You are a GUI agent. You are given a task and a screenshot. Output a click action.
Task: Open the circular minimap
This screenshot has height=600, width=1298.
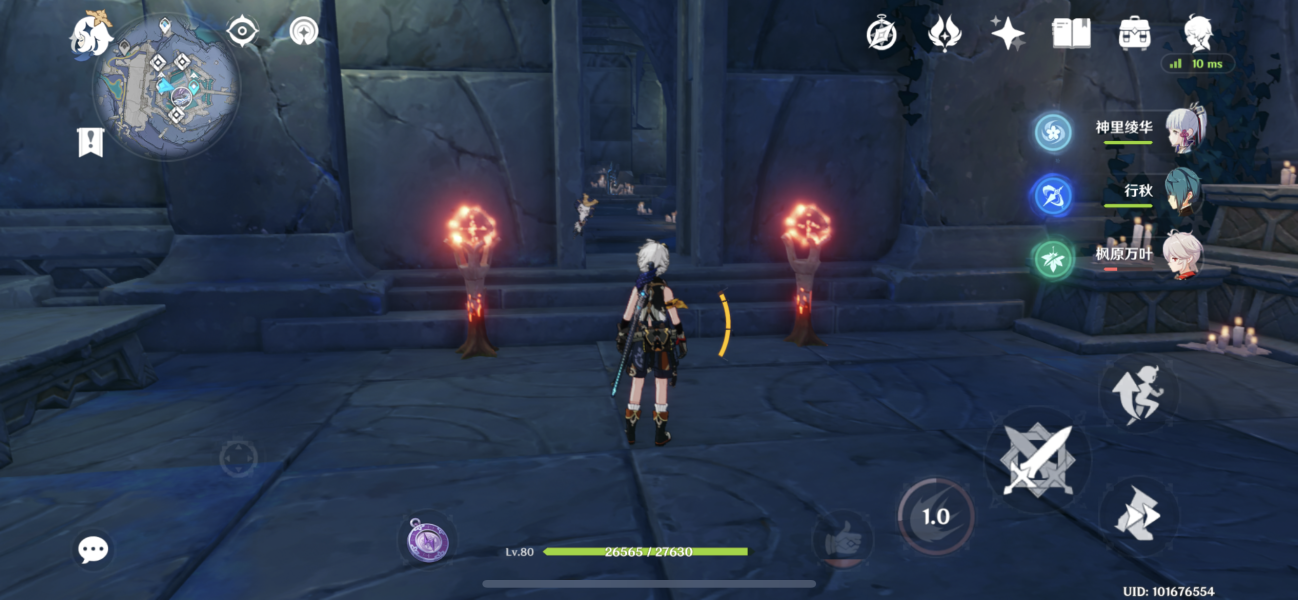pos(166,87)
